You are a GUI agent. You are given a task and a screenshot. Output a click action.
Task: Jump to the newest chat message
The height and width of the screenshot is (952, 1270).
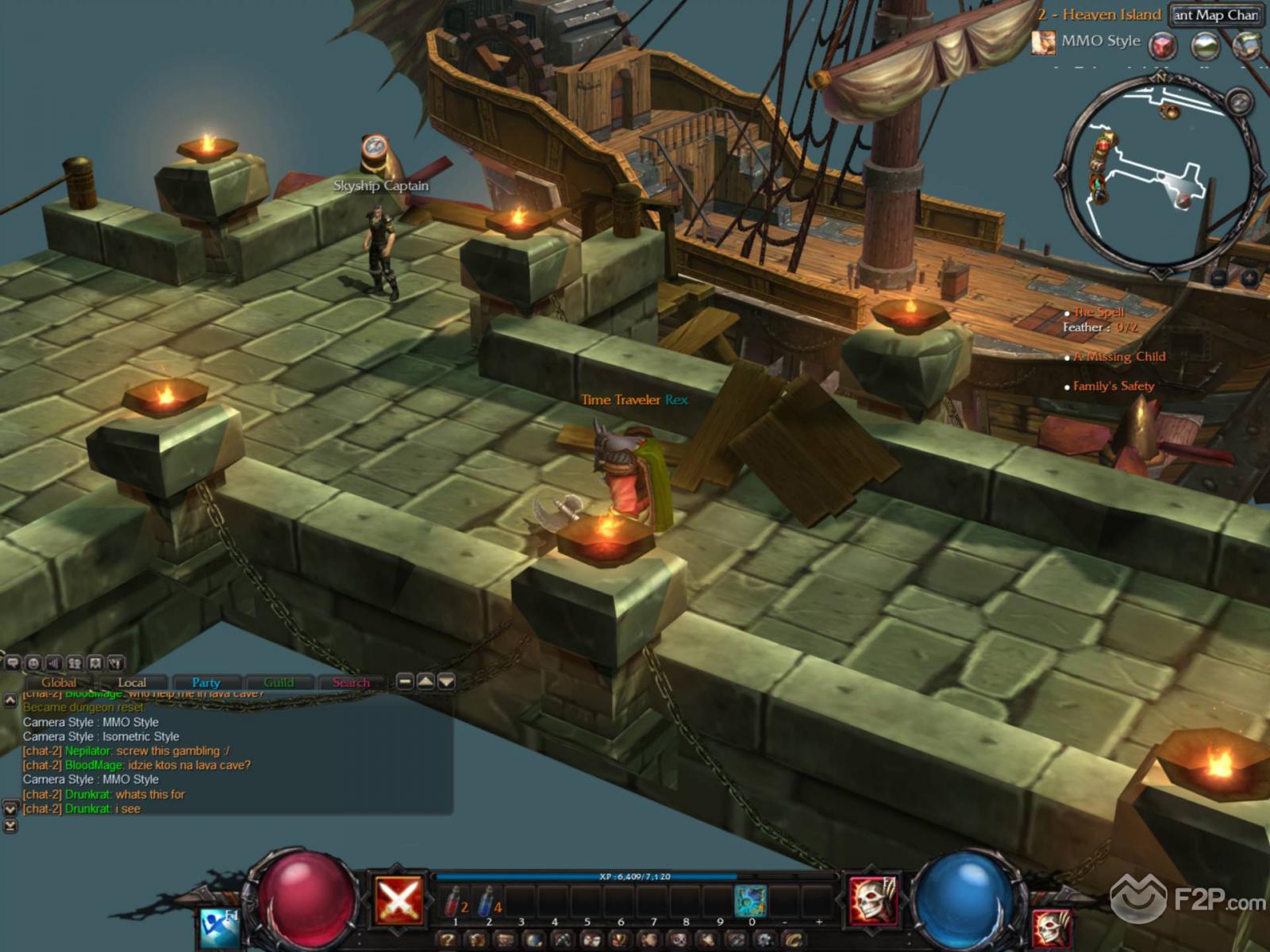pos(10,826)
